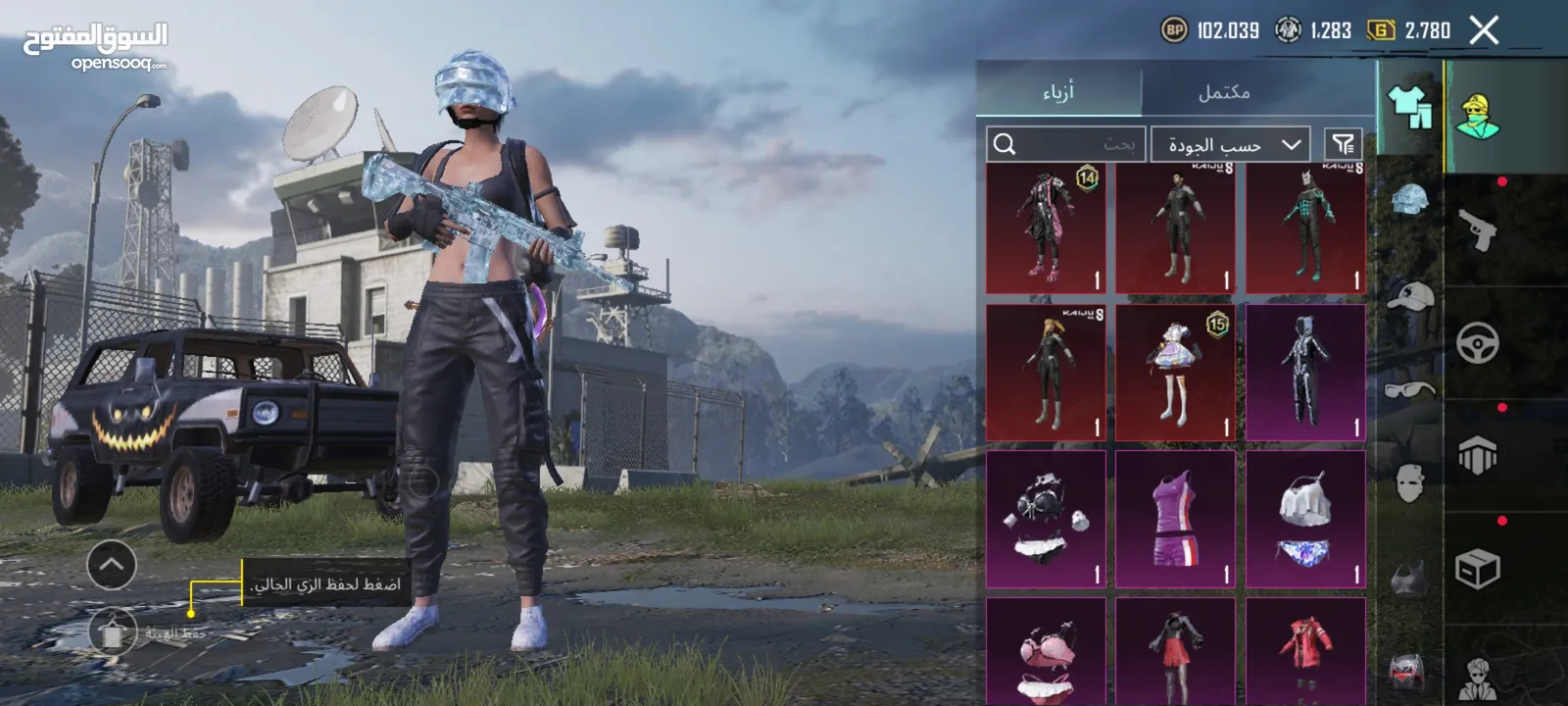Open the مكتمل tab
Viewport: 1568px width, 706px height.
coord(1224,92)
